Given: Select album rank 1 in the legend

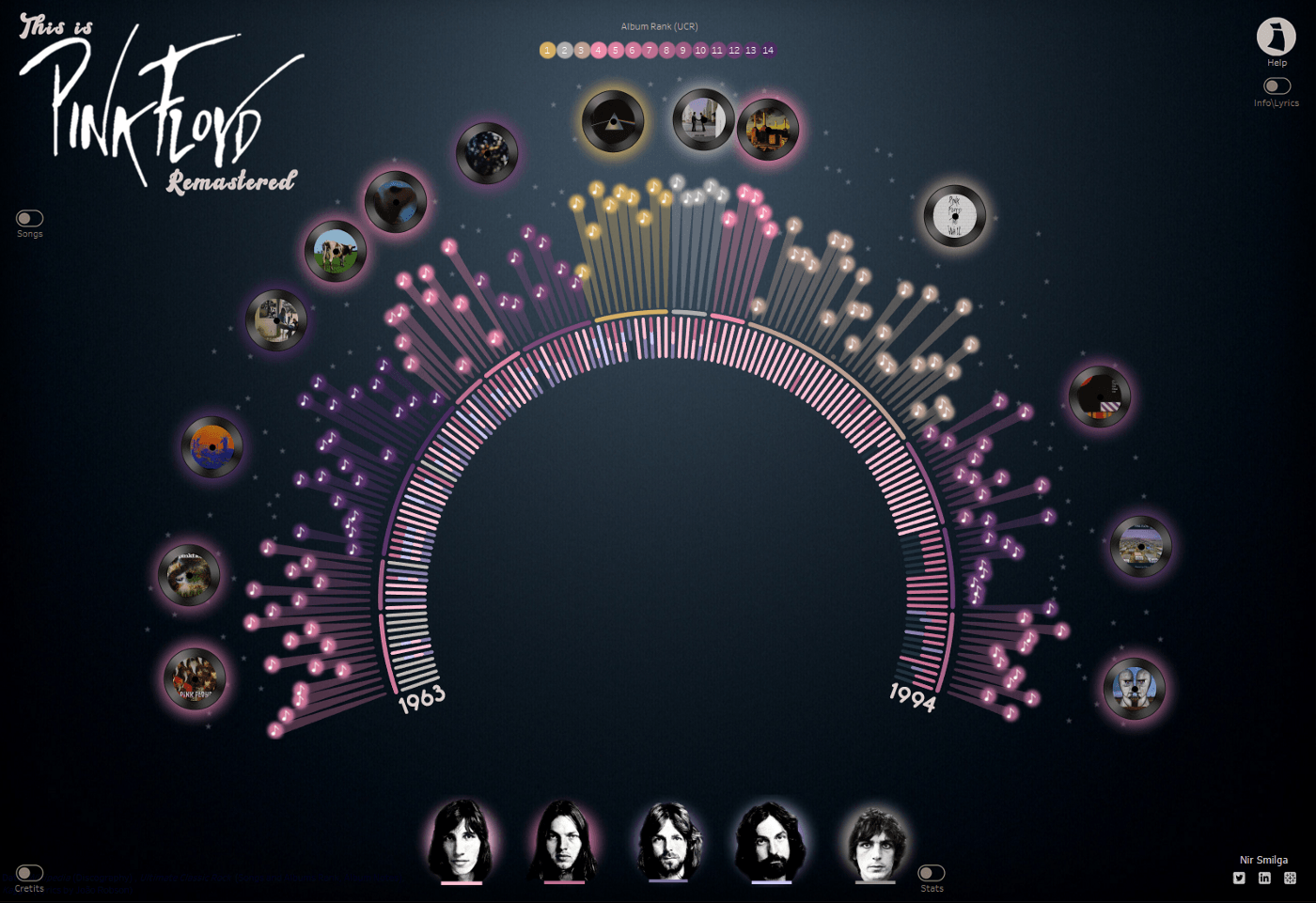Looking at the screenshot, I should point(547,51).
